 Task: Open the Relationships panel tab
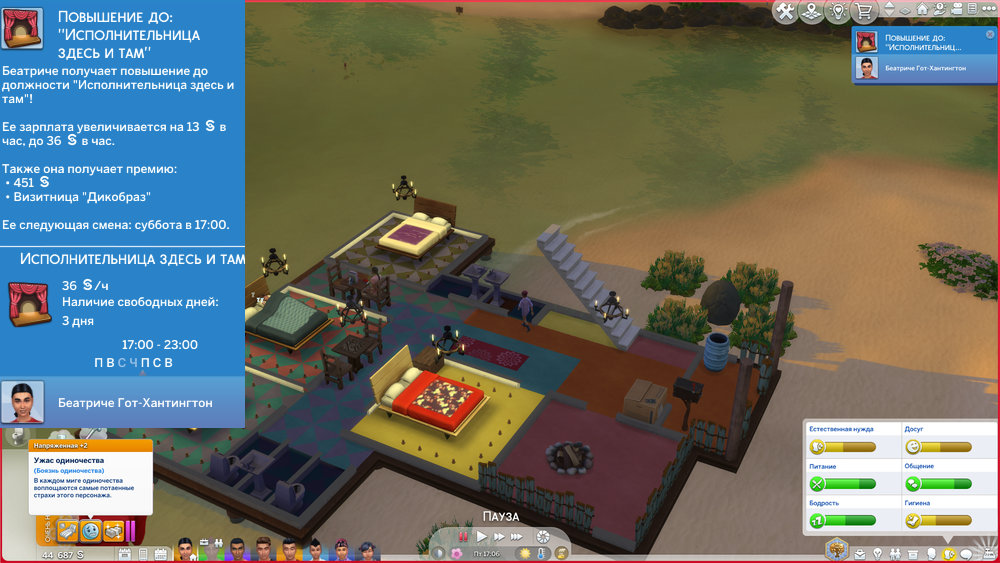point(897,554)
